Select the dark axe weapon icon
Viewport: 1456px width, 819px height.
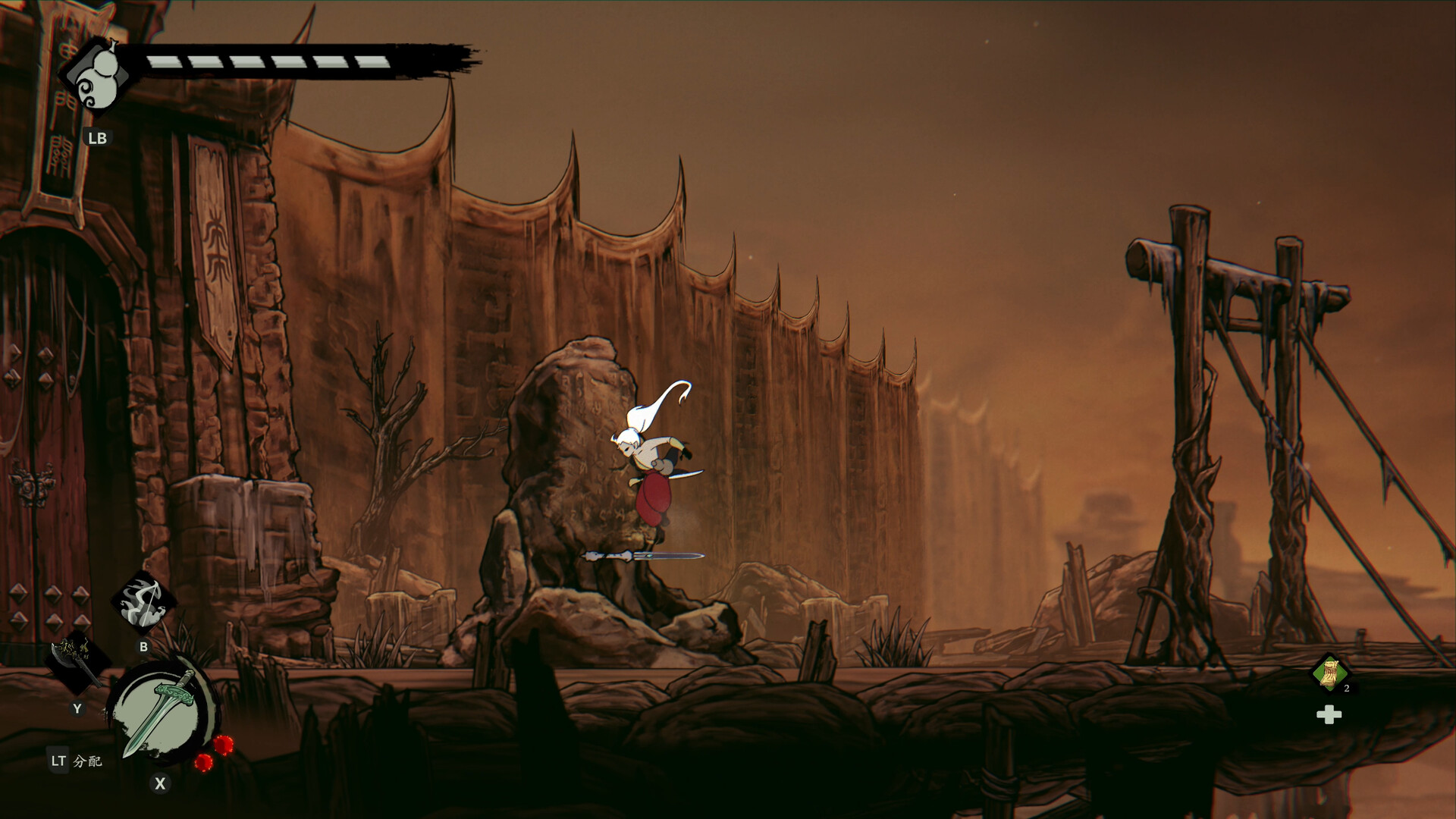tap(76, 661)
